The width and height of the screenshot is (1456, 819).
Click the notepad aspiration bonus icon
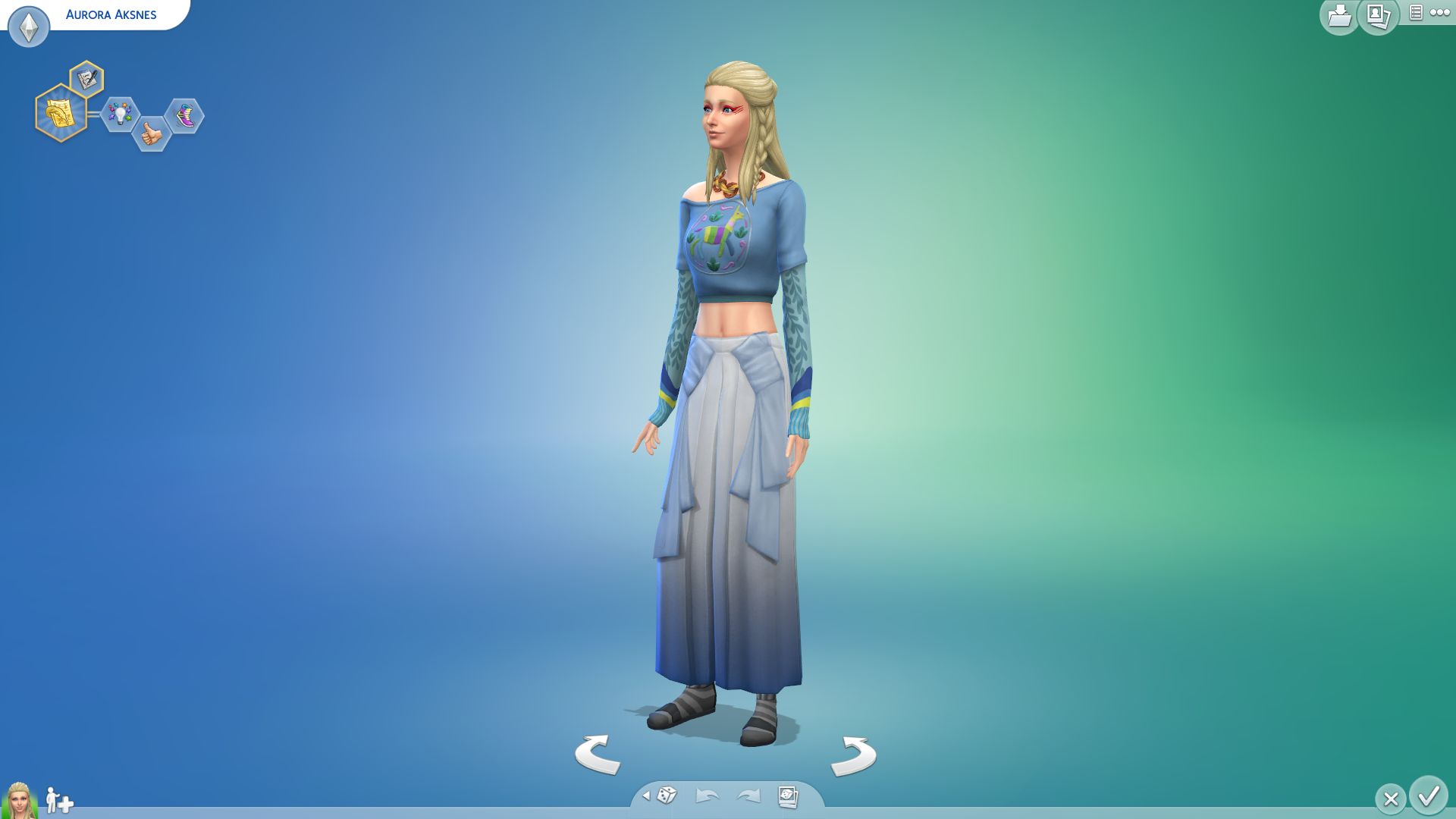click(86, 77)
